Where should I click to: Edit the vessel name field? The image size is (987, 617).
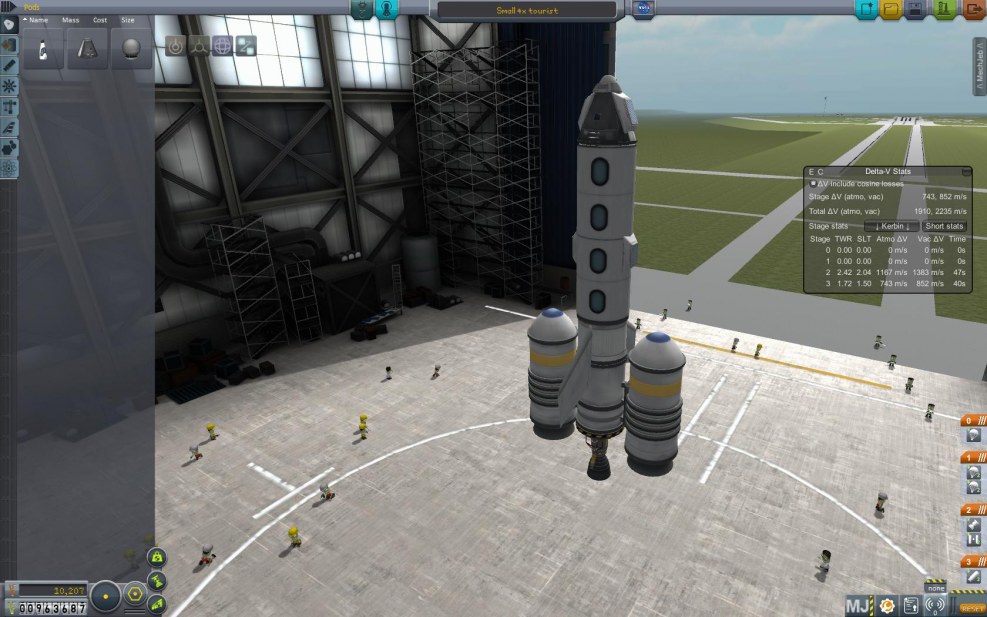pyautogui.click(x=527, y=11)
